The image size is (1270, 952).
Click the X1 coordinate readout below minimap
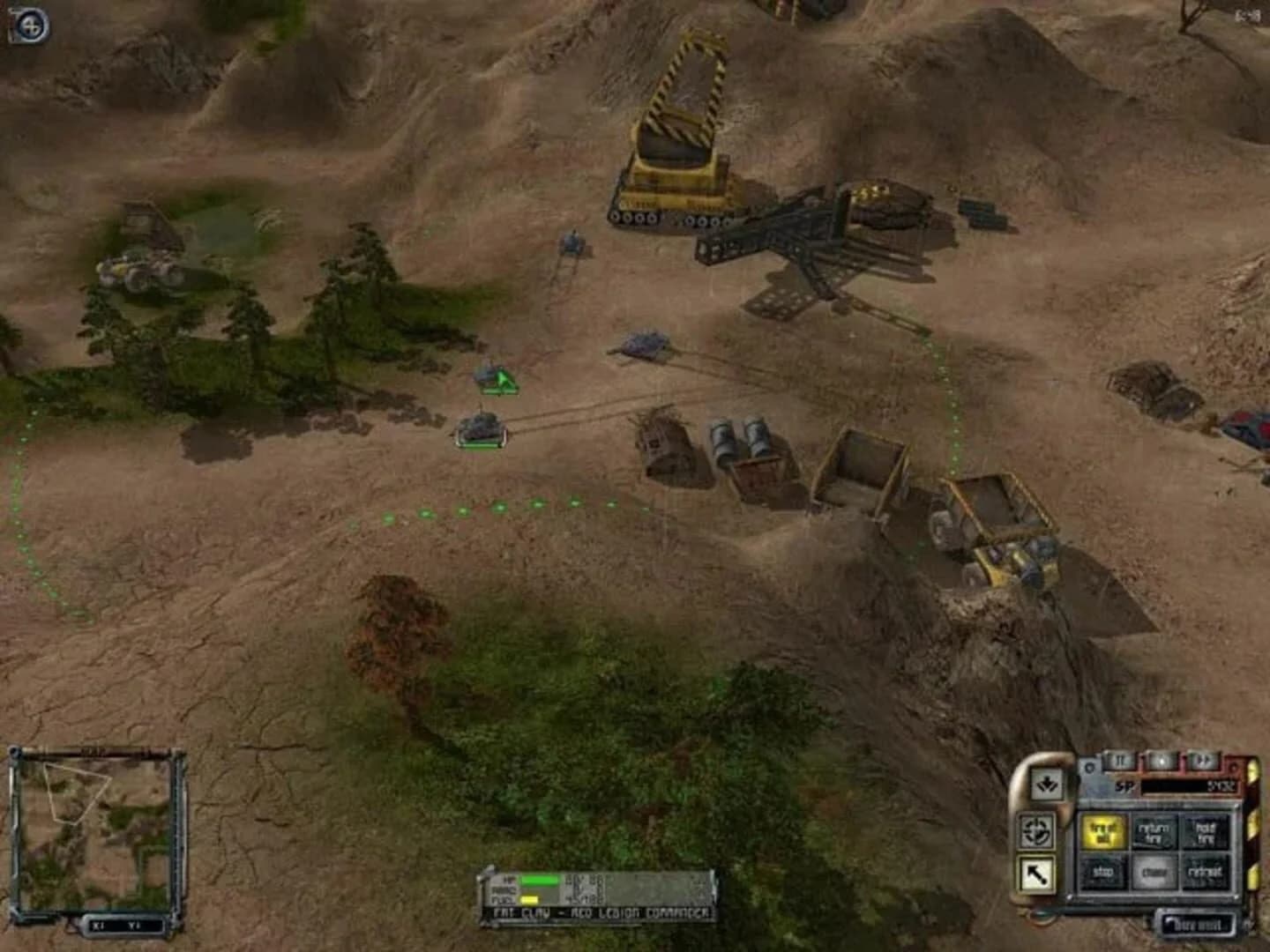pos(98,926)
